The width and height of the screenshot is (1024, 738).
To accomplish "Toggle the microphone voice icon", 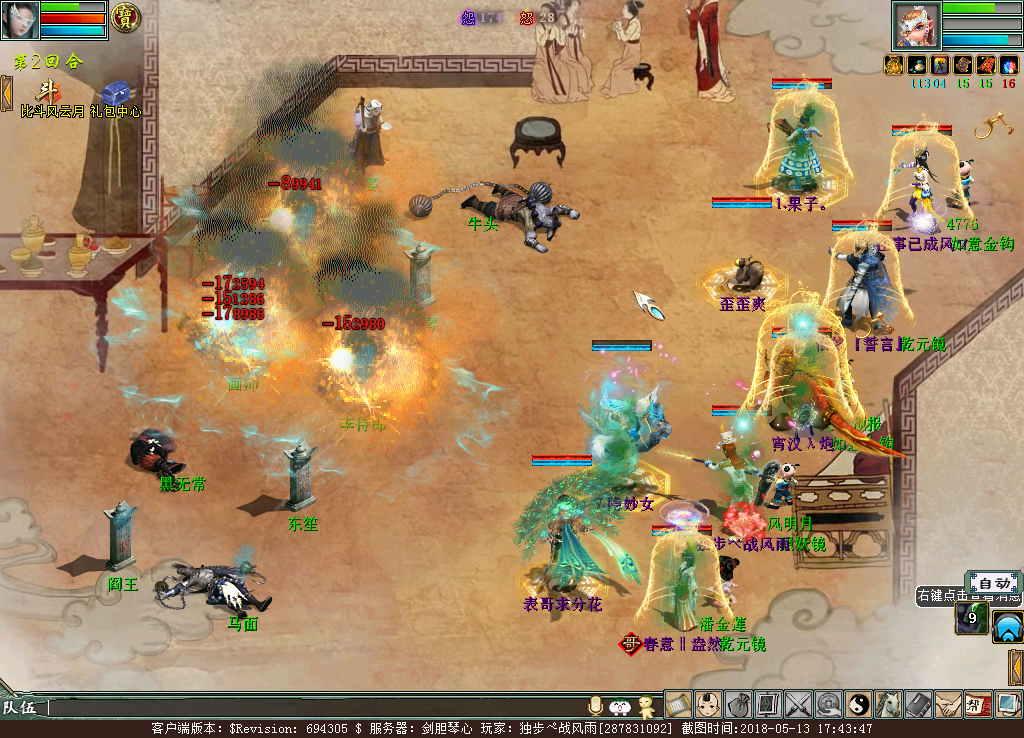I will click(x=596, y=706).
